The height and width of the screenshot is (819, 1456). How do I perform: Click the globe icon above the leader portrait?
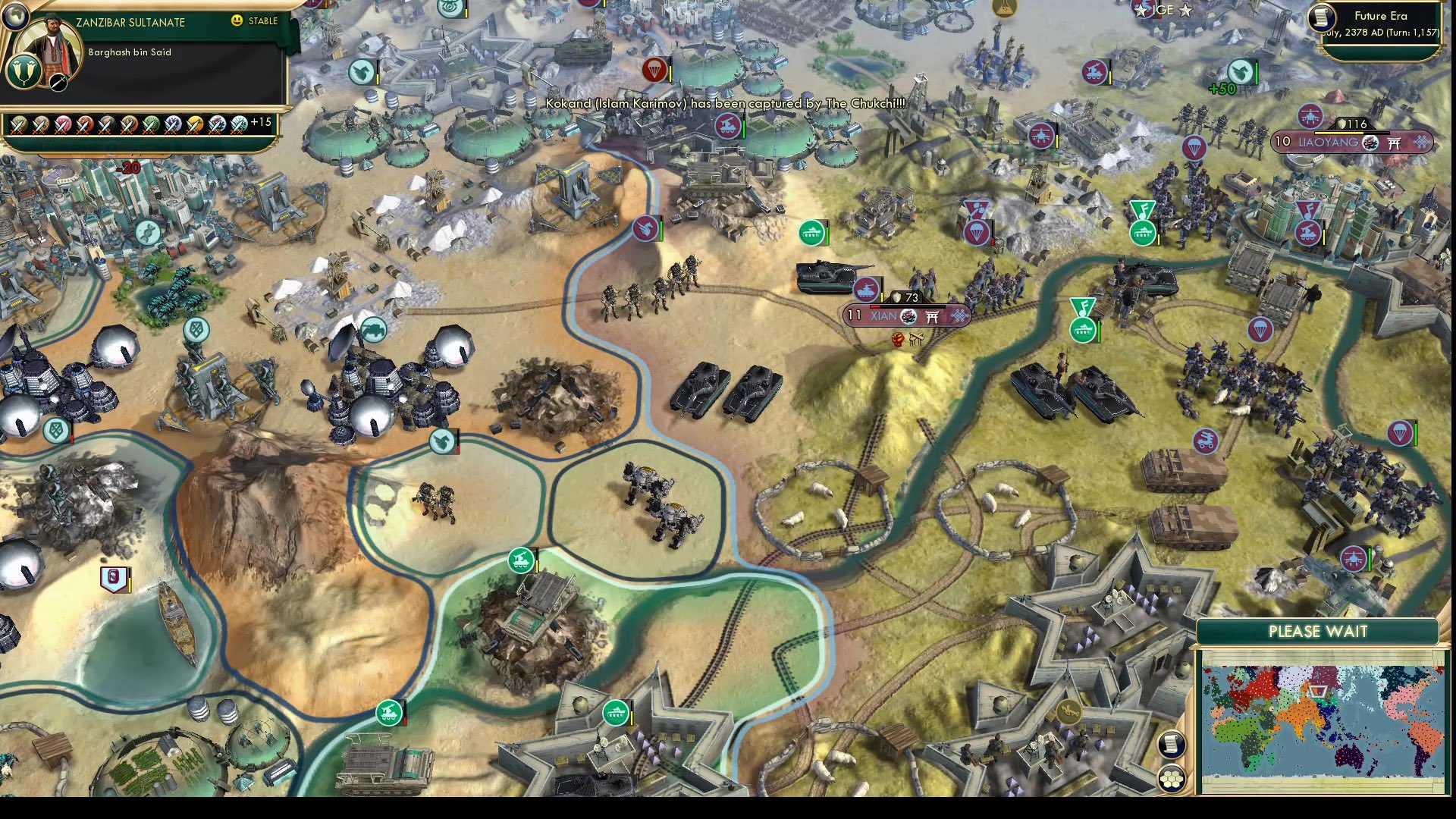click(x=16, y=17)
